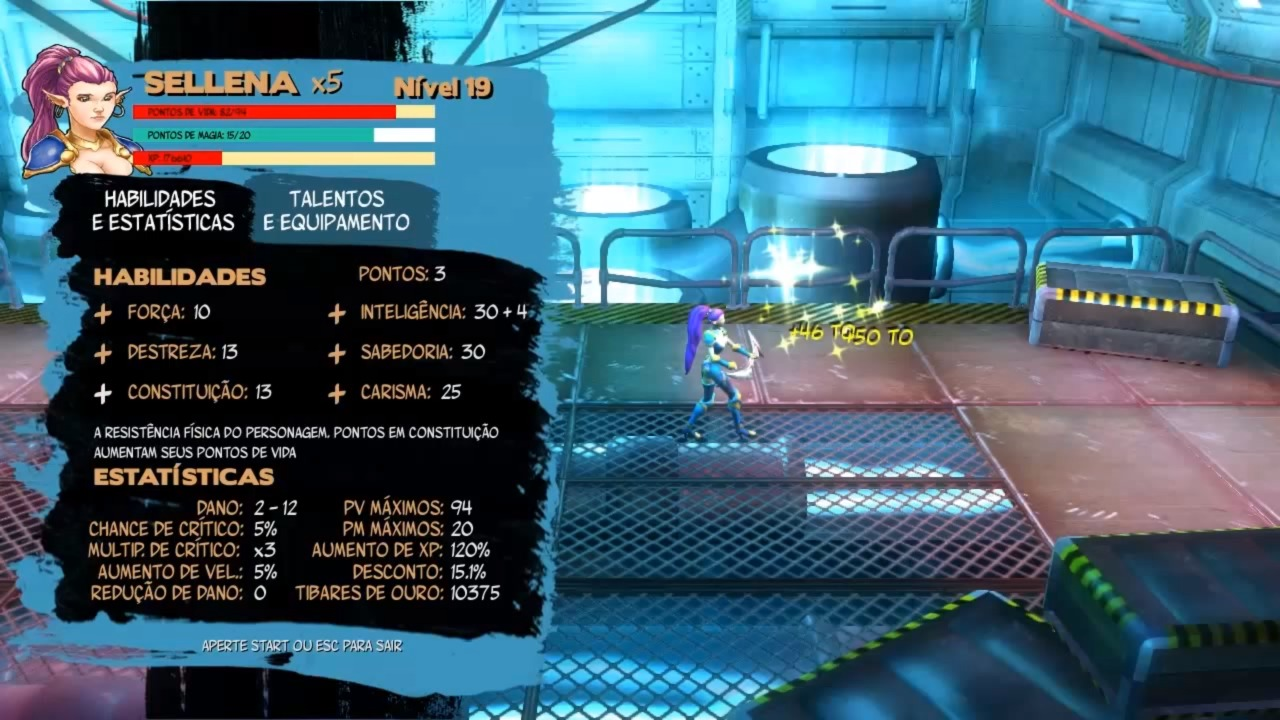Click the plus icon next to Inteligência
The width and height of the screenshot is (1280, 720).
pyautogui.click(x=337, y=313)
